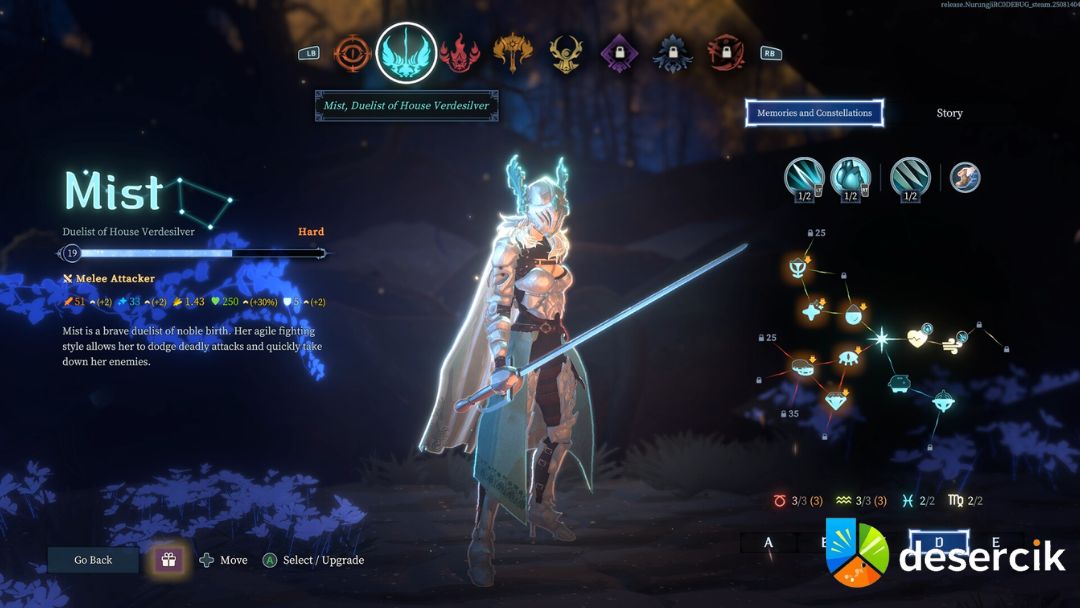Open the winged boot memory icon

click(965, 178)
